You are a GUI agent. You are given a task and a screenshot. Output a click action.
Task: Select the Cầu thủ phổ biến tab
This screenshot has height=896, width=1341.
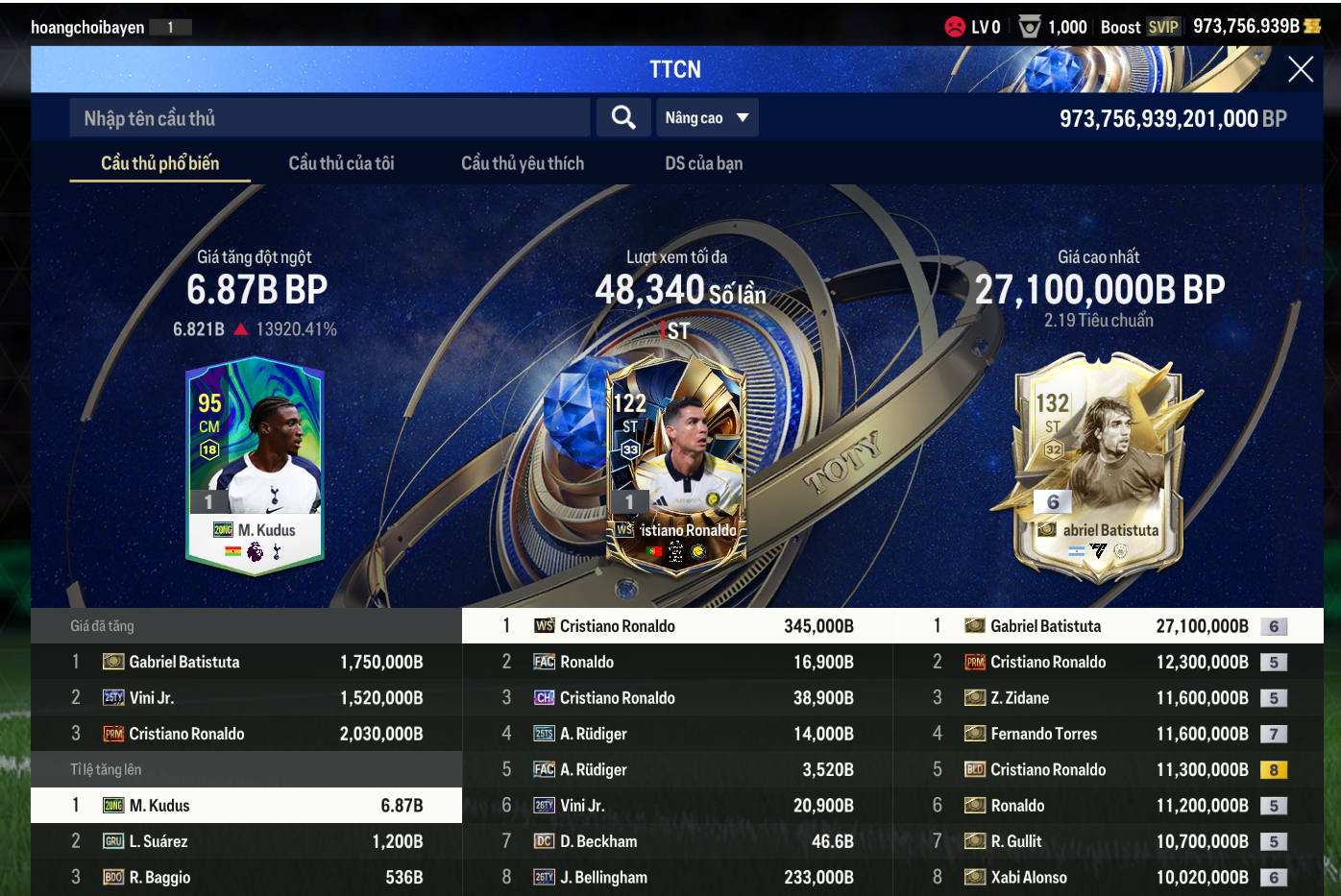point(160,163)
